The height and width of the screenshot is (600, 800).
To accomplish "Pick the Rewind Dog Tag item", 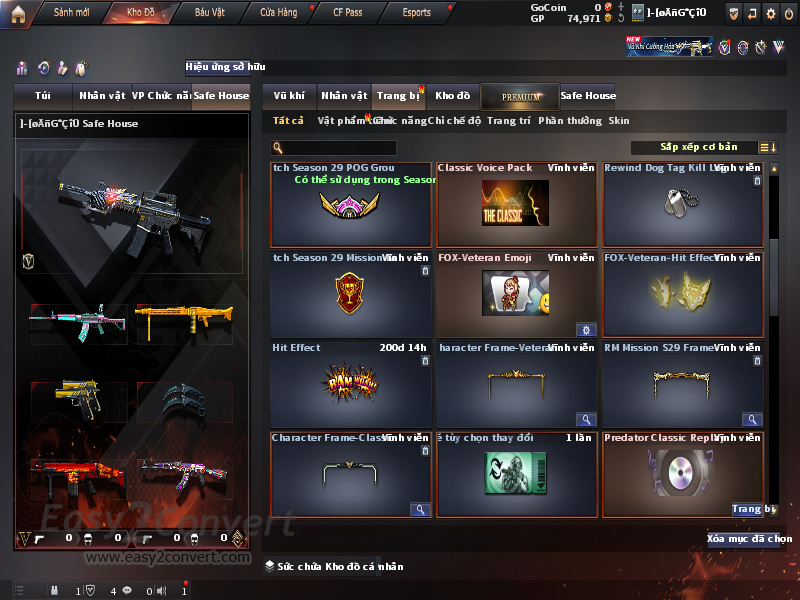I will pyautogui.click(x=682, y=204).
